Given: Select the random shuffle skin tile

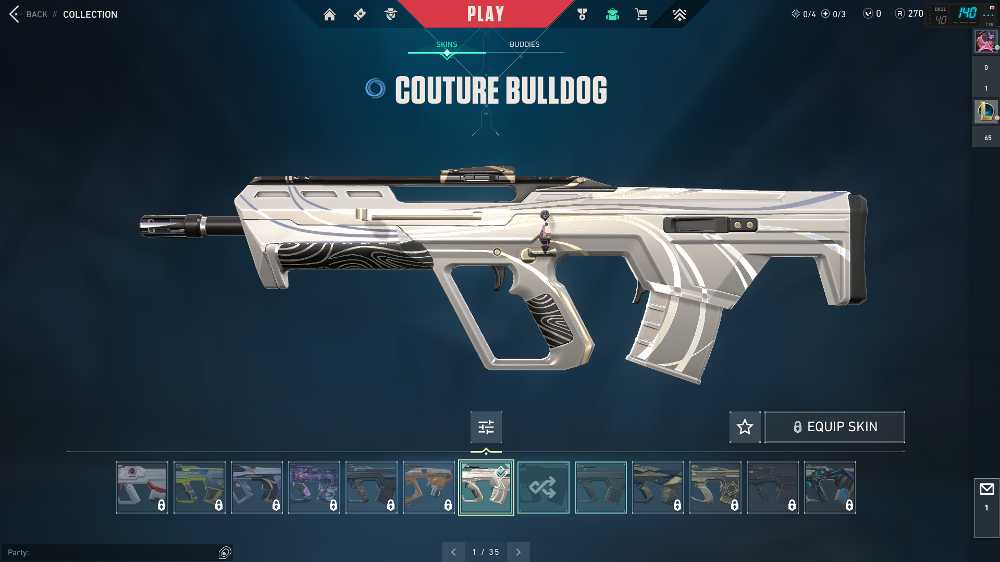Looking at the screenshot, I should 544,488.
